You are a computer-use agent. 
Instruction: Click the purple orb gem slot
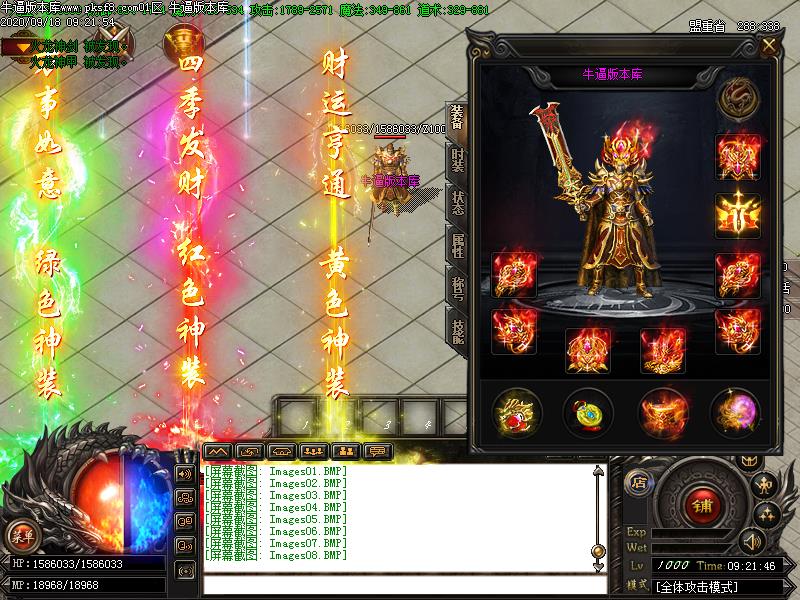[x=735, y=410]
